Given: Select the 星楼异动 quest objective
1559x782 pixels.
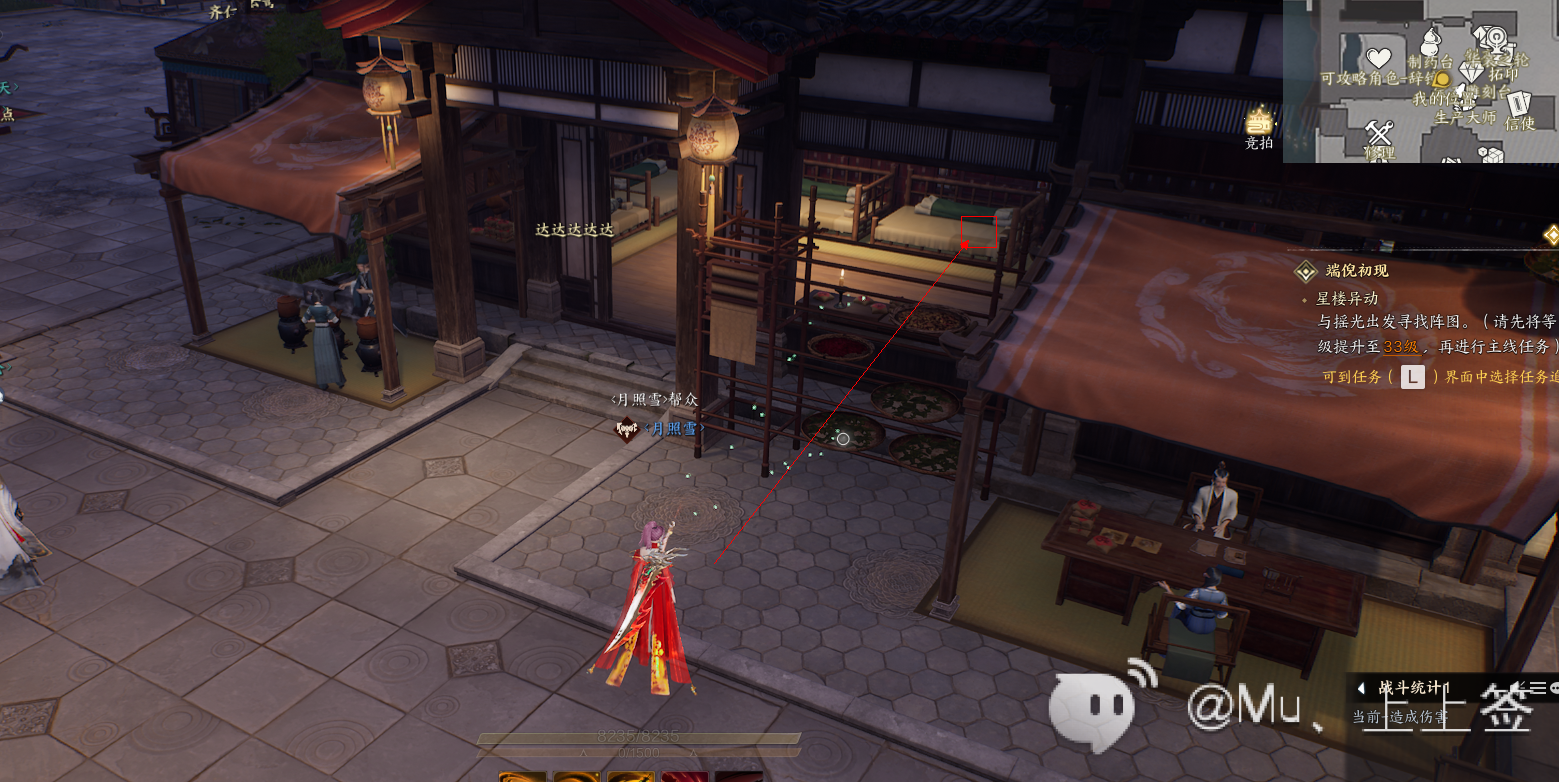Looking at the screenshot, I should (x=1347, y=298).
